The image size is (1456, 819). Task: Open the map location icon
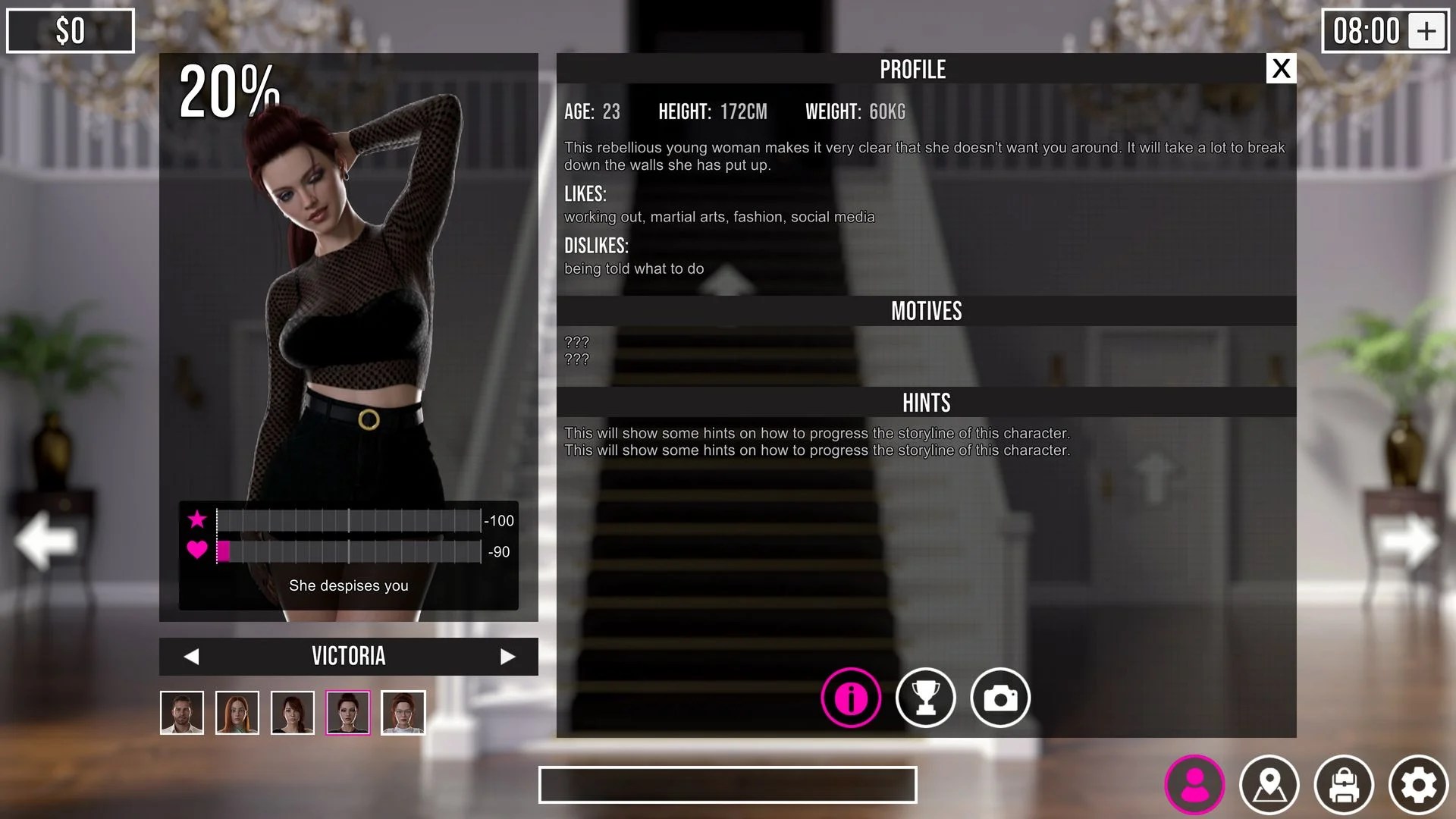(x=1269, y=785)
